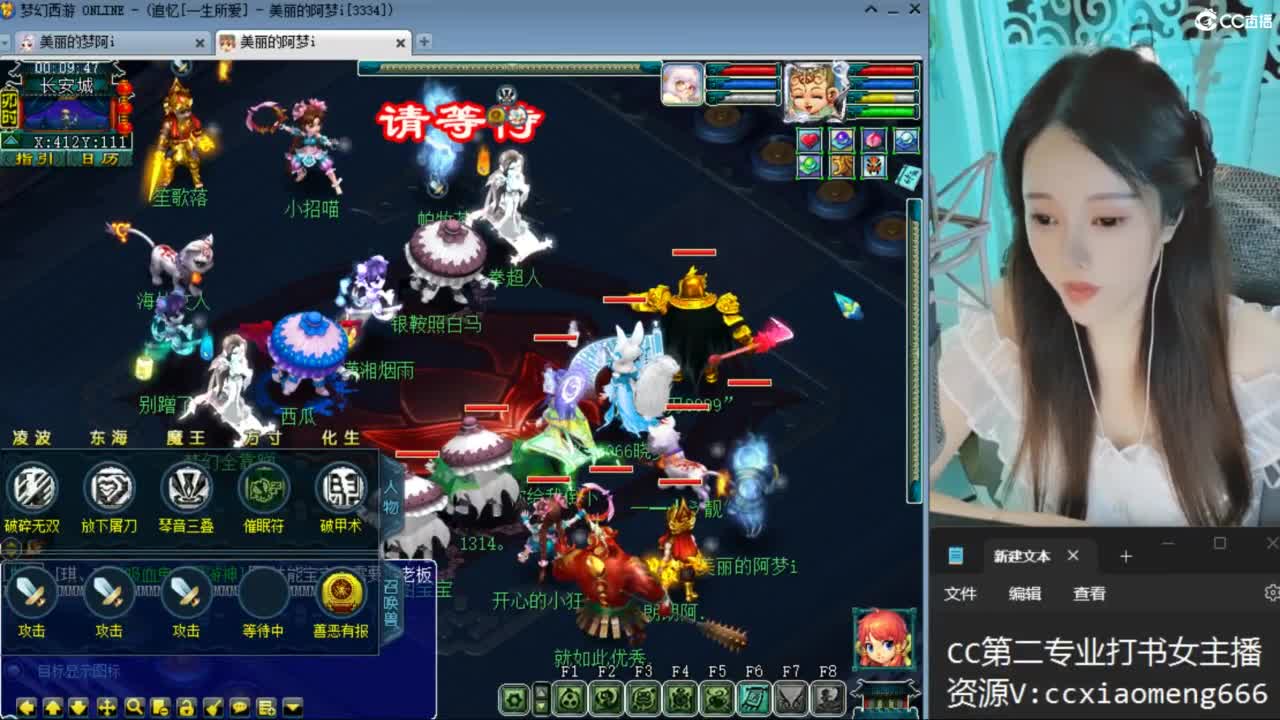Activate the 破甲术 skill icon
This screenshot has width=1280, height=720.
(x=338, y=490)
